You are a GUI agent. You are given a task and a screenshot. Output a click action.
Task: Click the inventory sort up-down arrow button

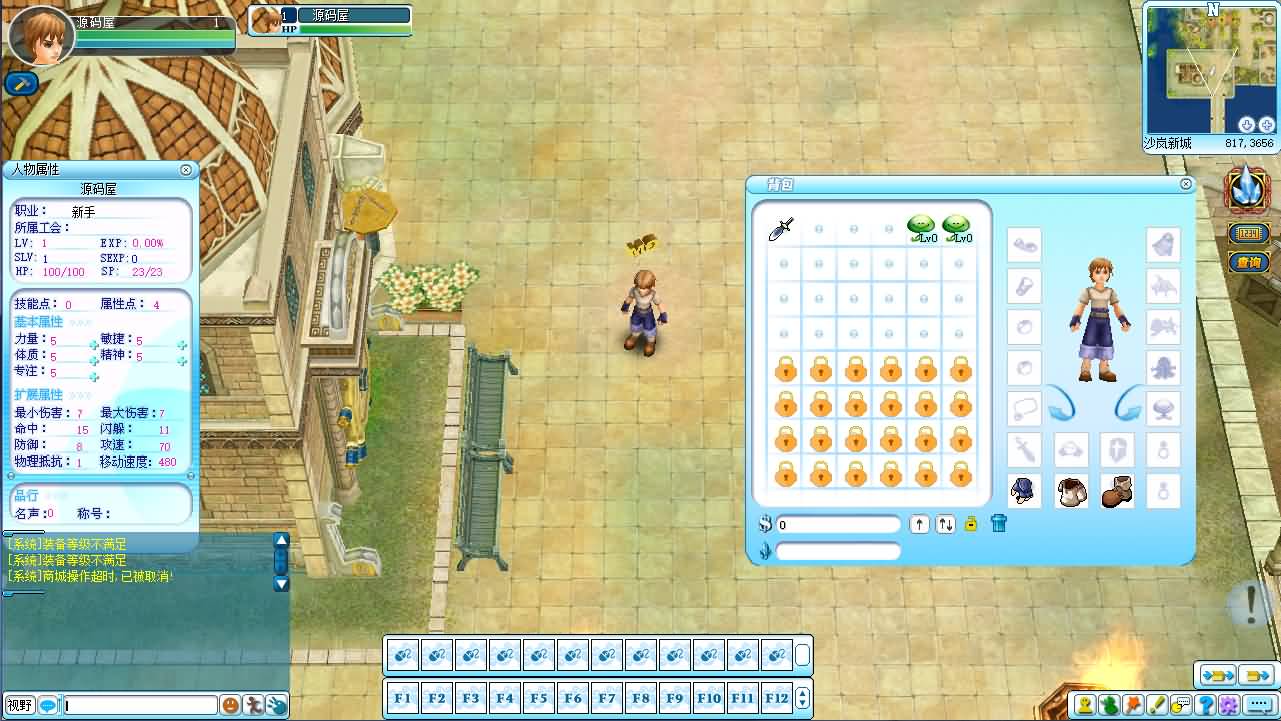point(946,524)
